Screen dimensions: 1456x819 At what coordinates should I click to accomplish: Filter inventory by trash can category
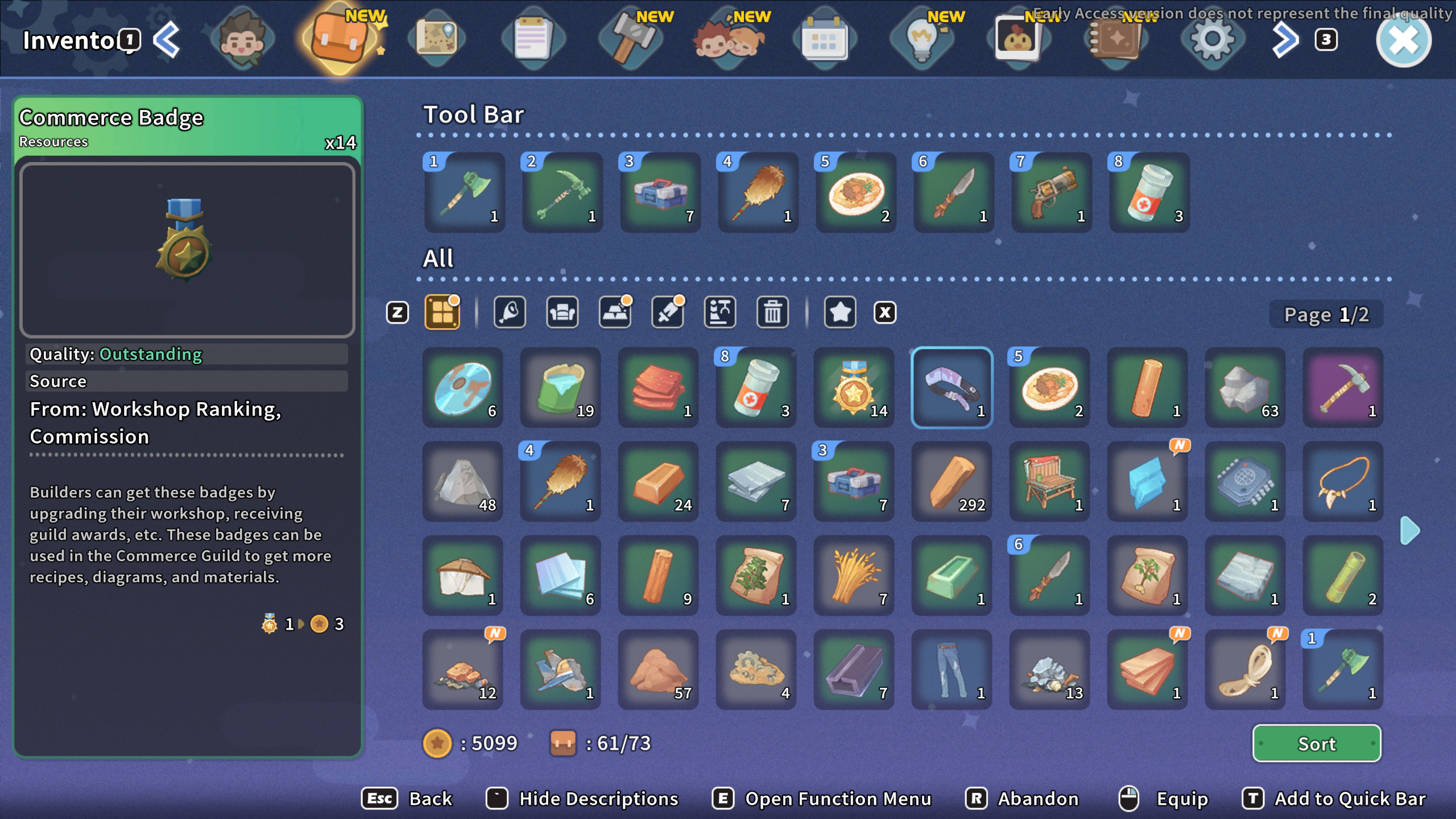coord(772,312)
